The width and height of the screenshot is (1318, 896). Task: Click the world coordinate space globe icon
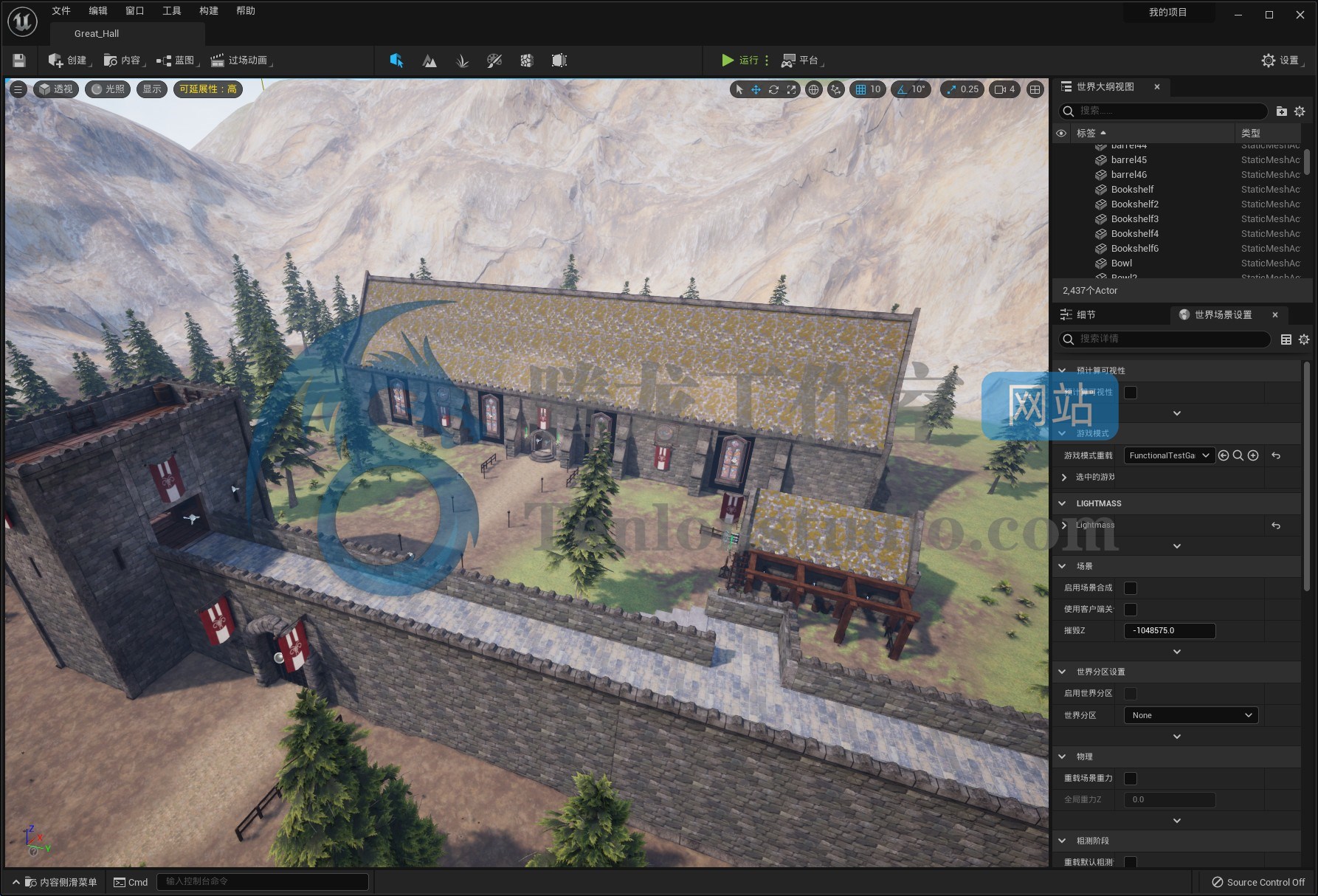[x=812, y=89]
